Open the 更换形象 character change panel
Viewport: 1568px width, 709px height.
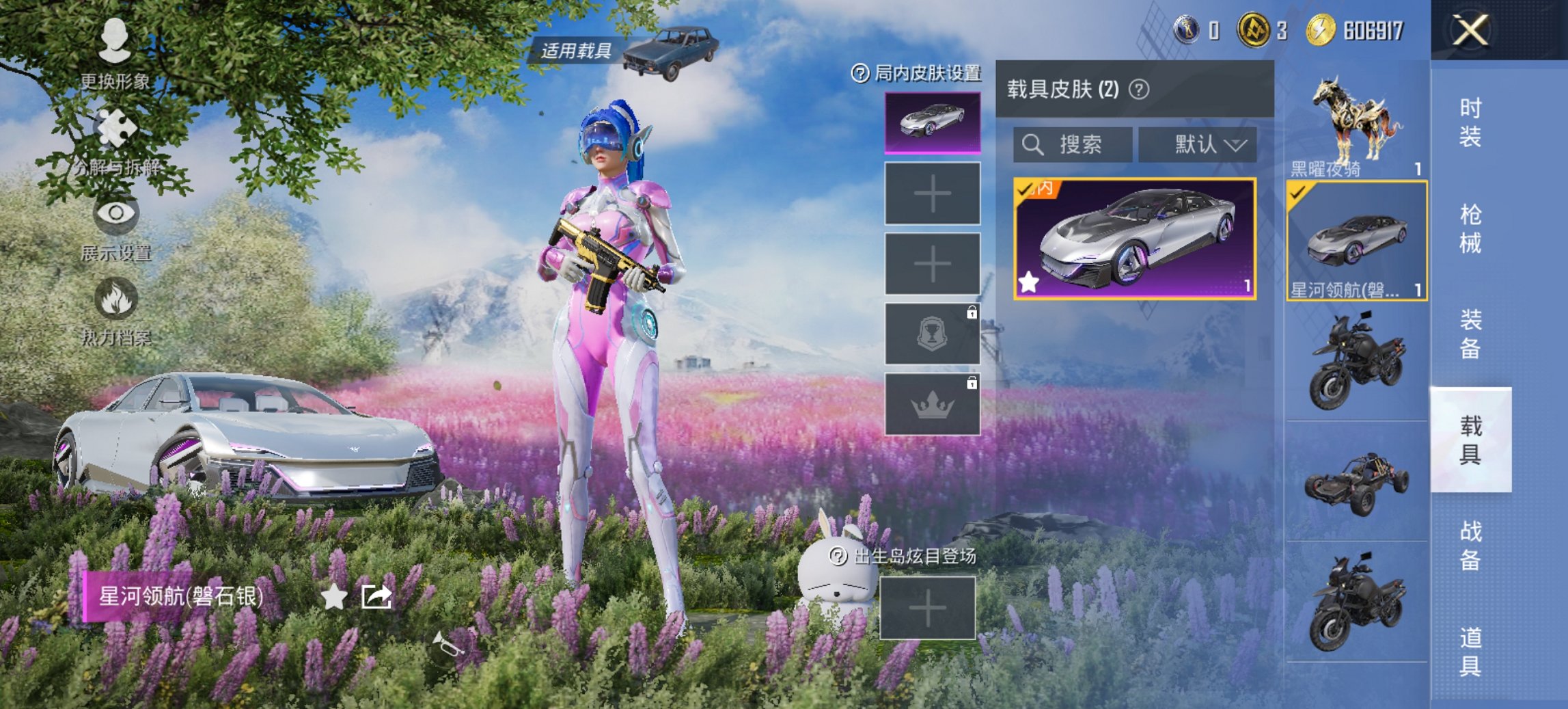point(115,48)
